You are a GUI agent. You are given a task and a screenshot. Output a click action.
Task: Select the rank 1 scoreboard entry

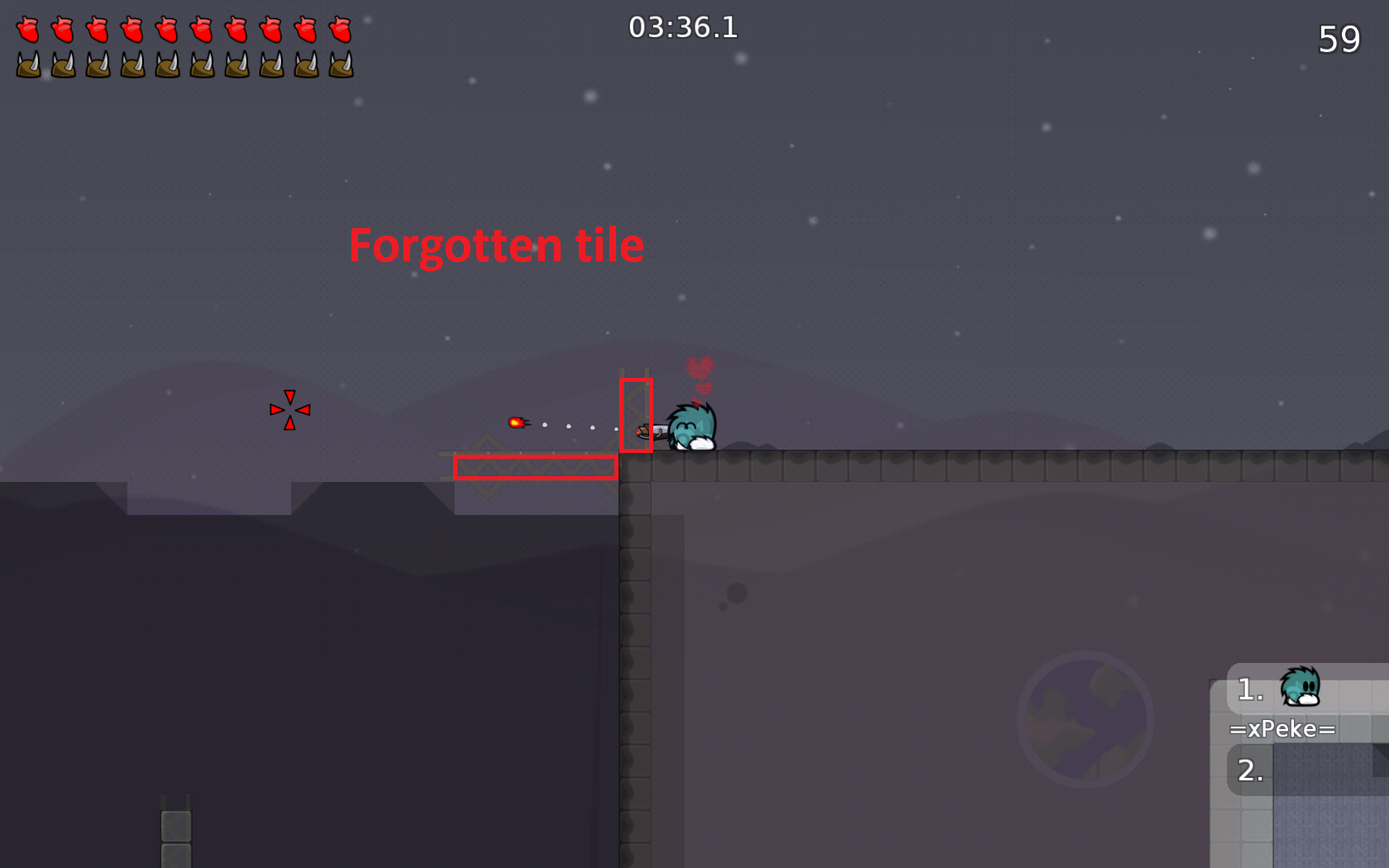point(1248,690)
